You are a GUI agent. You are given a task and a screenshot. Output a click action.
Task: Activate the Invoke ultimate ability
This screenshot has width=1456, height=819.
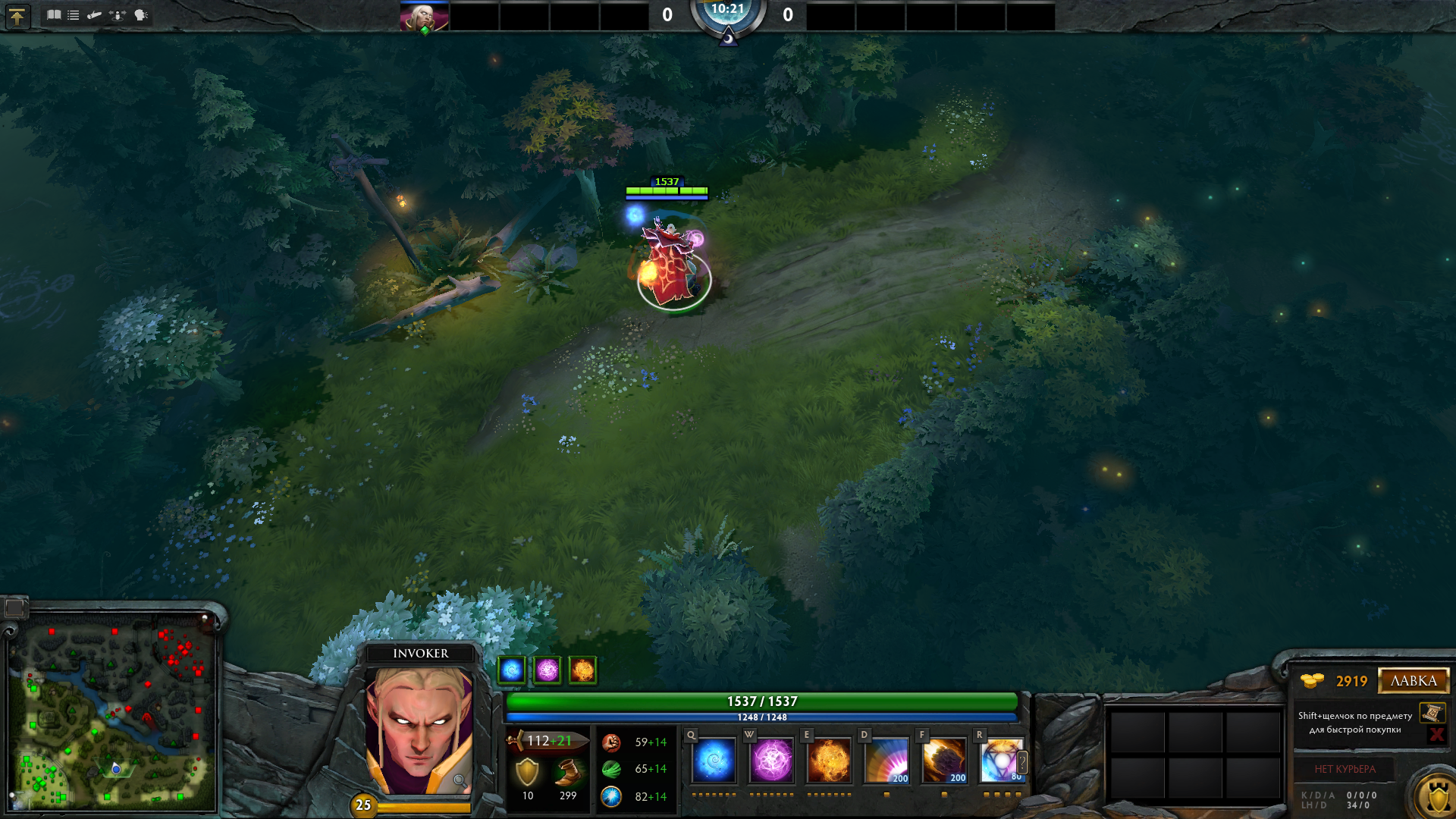[1001, 760]
